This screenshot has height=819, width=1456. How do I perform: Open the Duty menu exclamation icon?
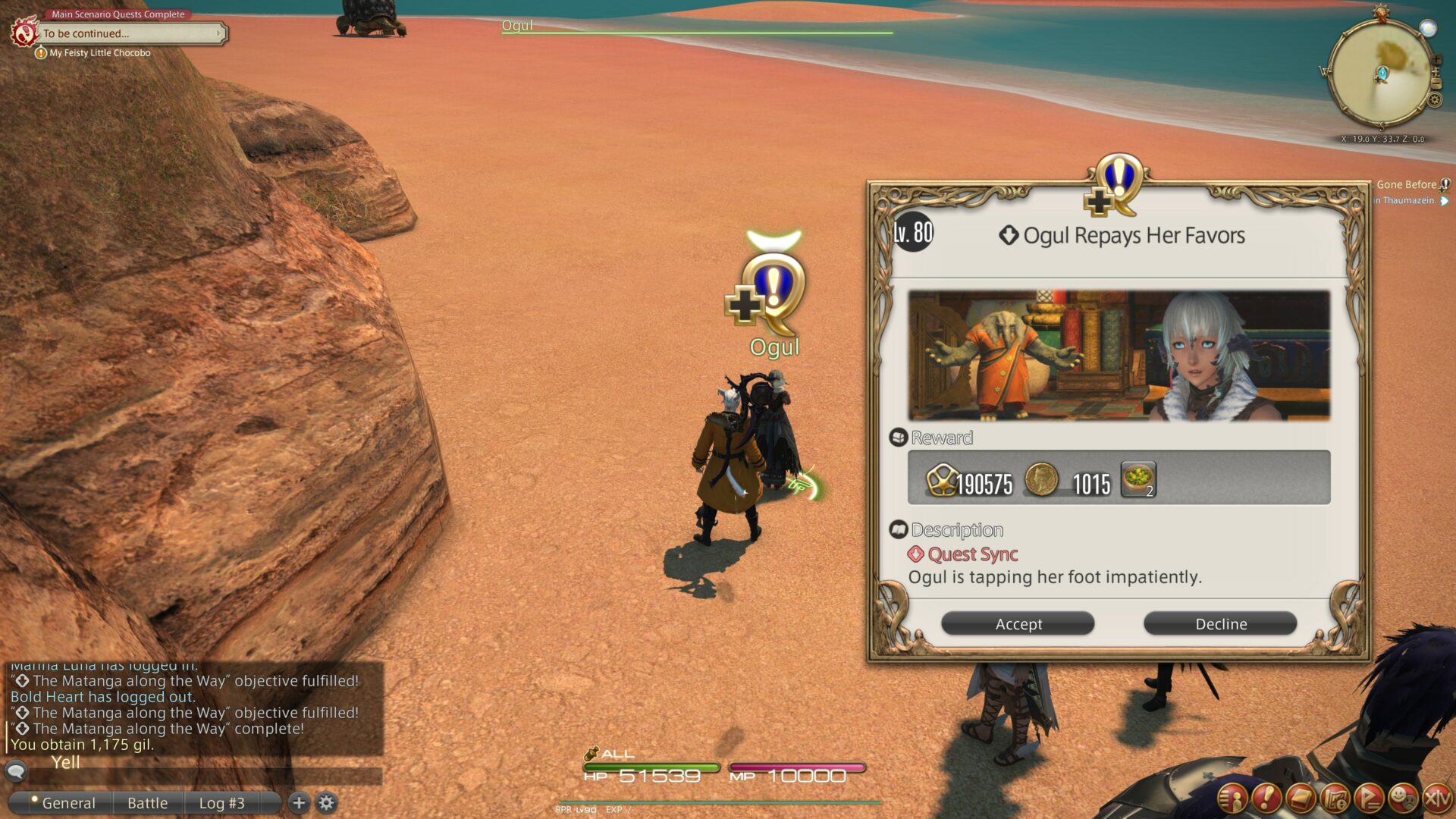tap(1268, 798)
